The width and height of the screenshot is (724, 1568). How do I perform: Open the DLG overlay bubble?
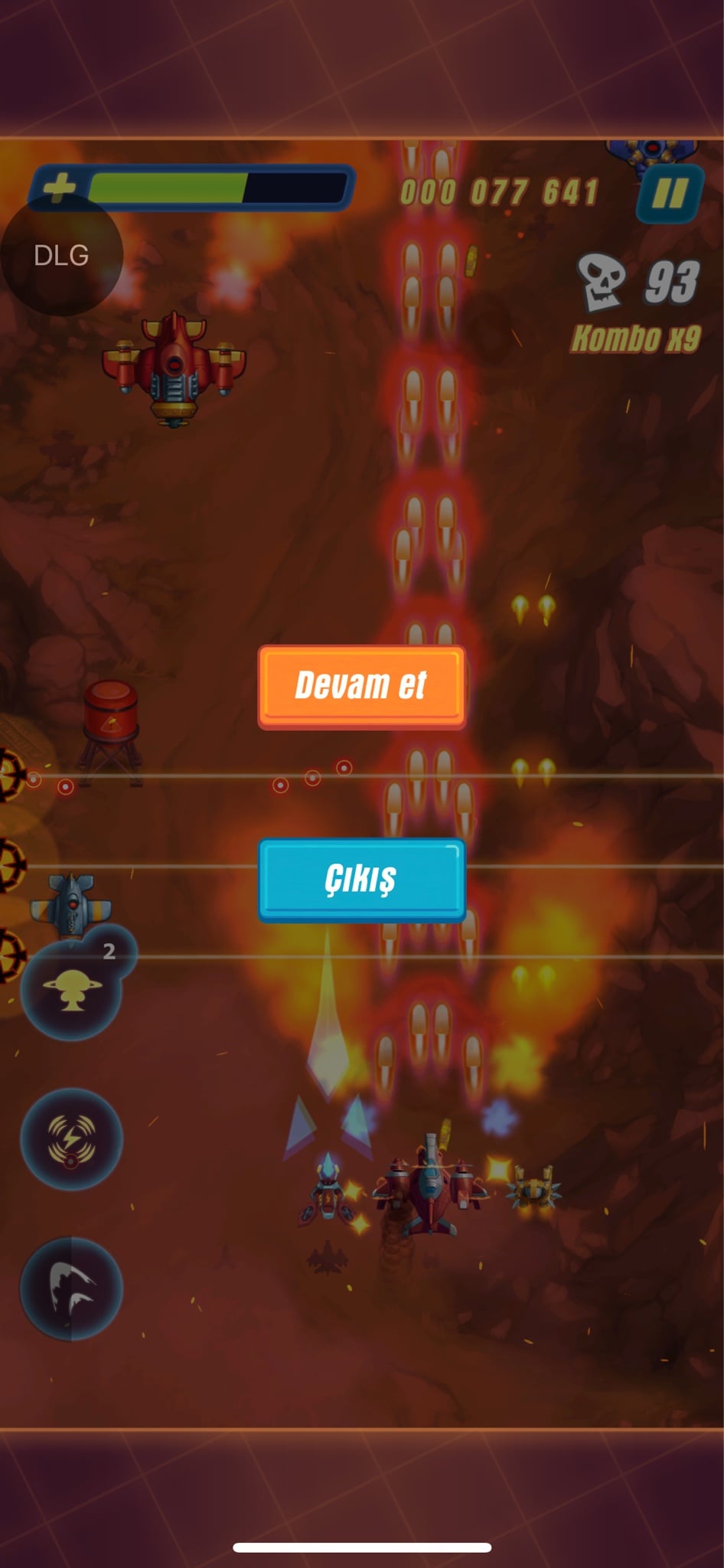(61, 255)
